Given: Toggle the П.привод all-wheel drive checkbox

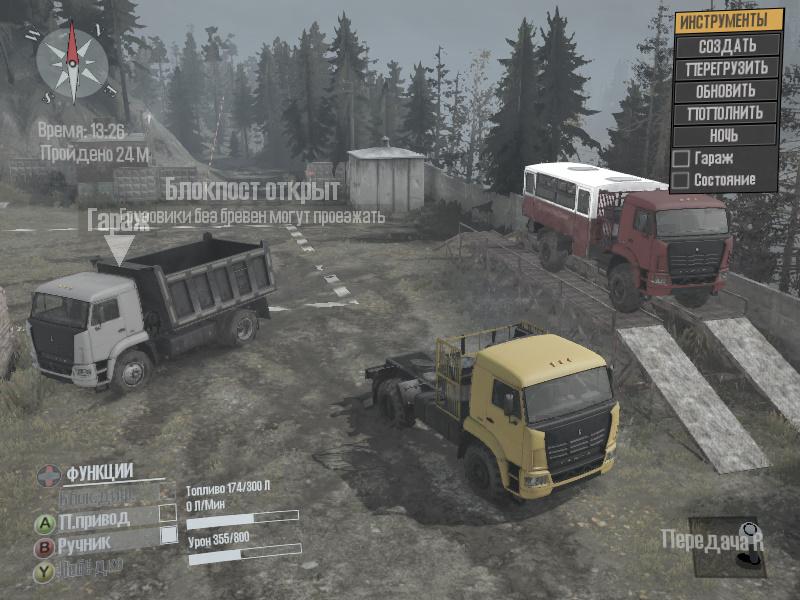Looking at the screenshot, I should 168,512.
